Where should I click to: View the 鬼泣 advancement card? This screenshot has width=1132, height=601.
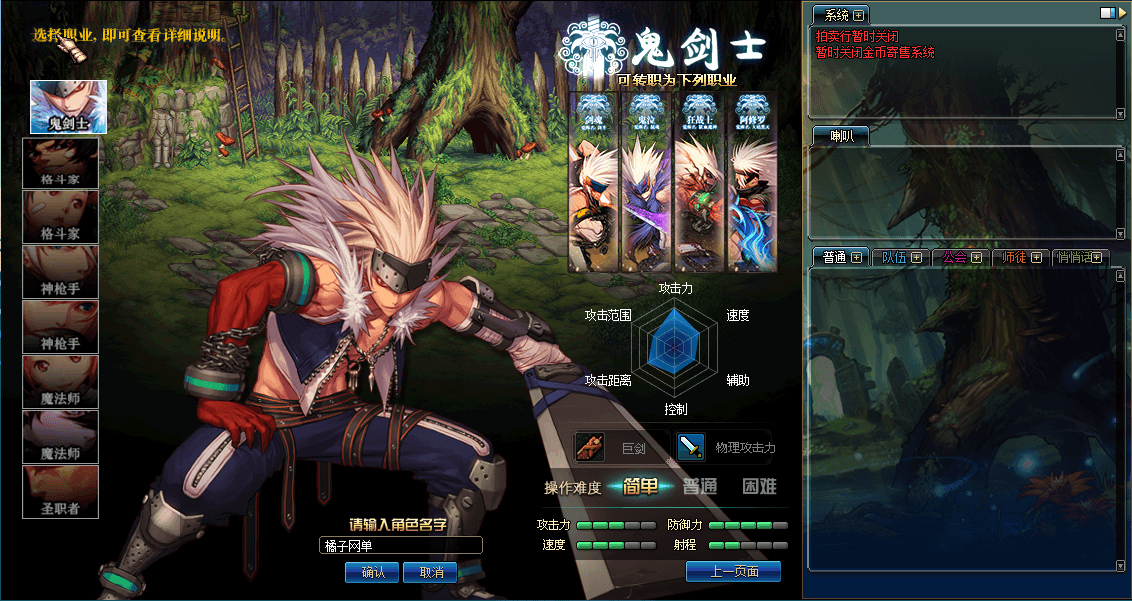coord(646,182)
